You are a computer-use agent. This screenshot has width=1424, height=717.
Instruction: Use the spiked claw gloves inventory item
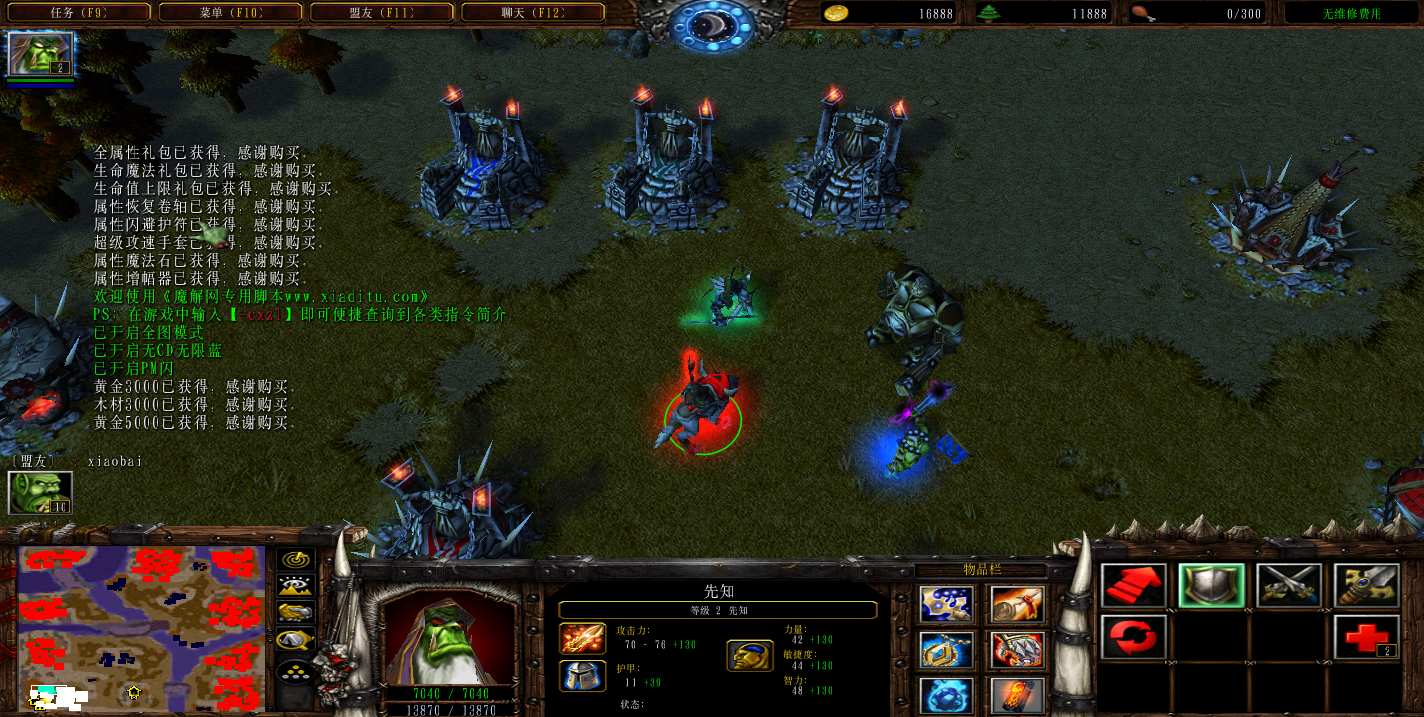[x=1018, y=650]
